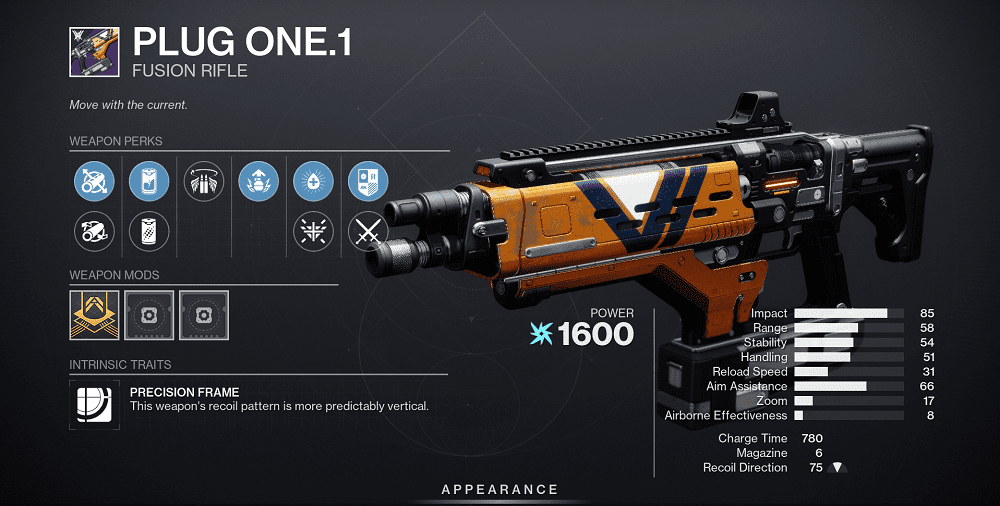Select the blue cracked battery perk
The height and width of the screenshot is (506, 1000).
click(x=149, y=181)
